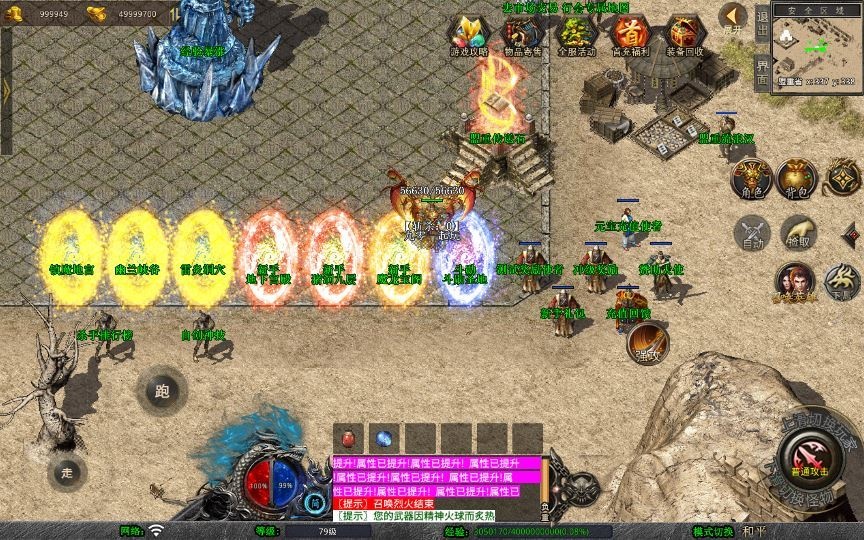Open the 首充福利 first-recharge bonus
Viewport: 864px width, 540px height.
[630, 35]
